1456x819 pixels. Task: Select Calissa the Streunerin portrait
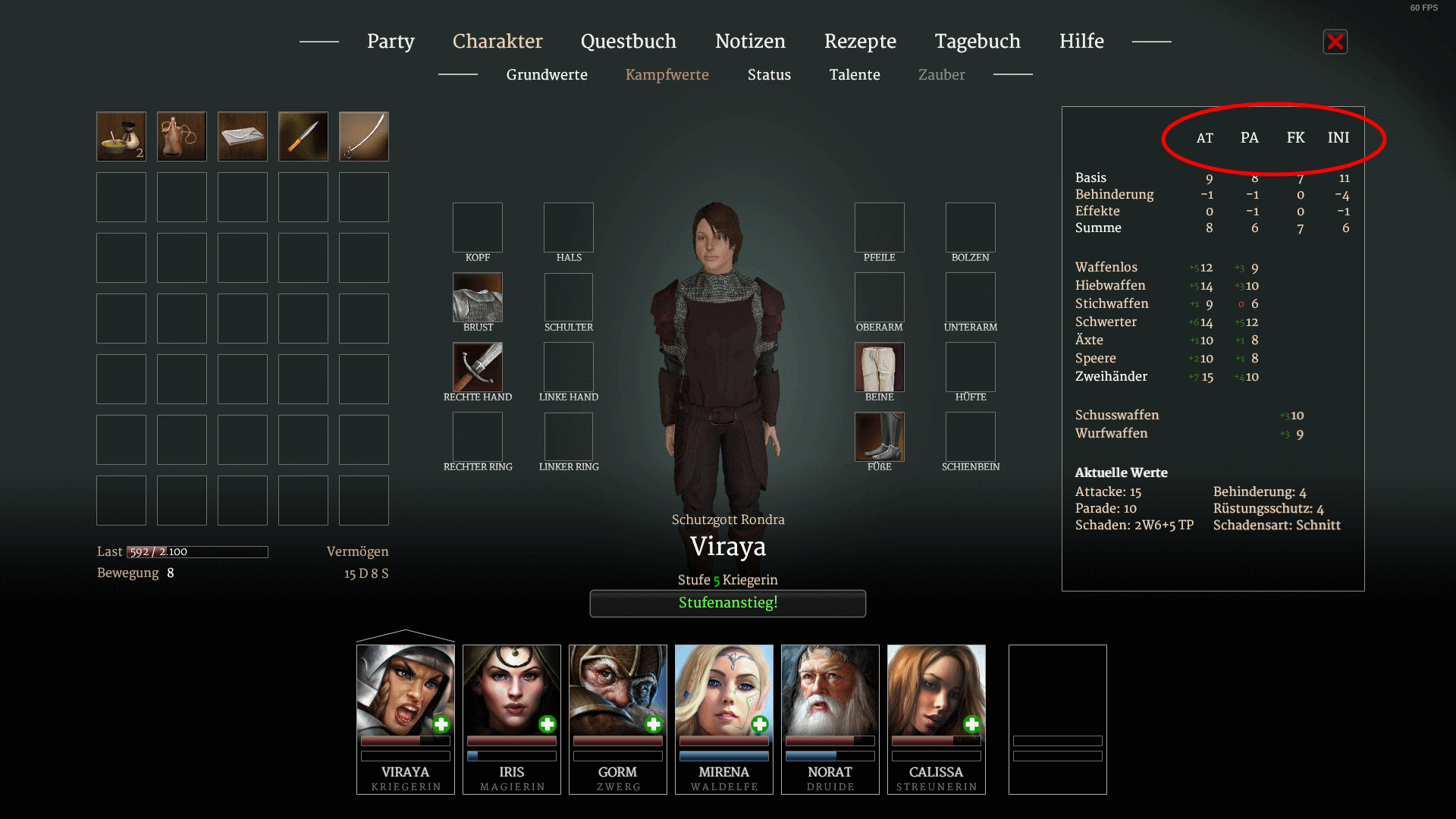(x=937, y=690)
